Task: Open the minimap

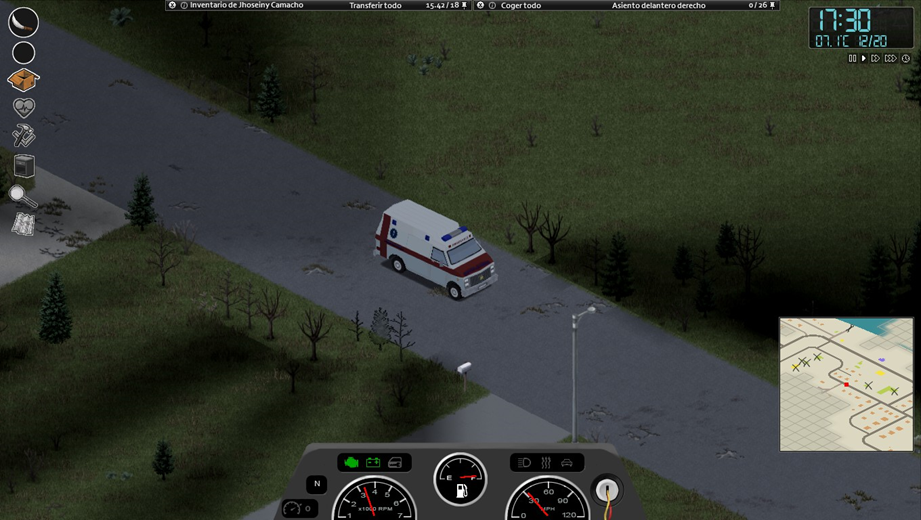Action: click(x=846, y=383)
